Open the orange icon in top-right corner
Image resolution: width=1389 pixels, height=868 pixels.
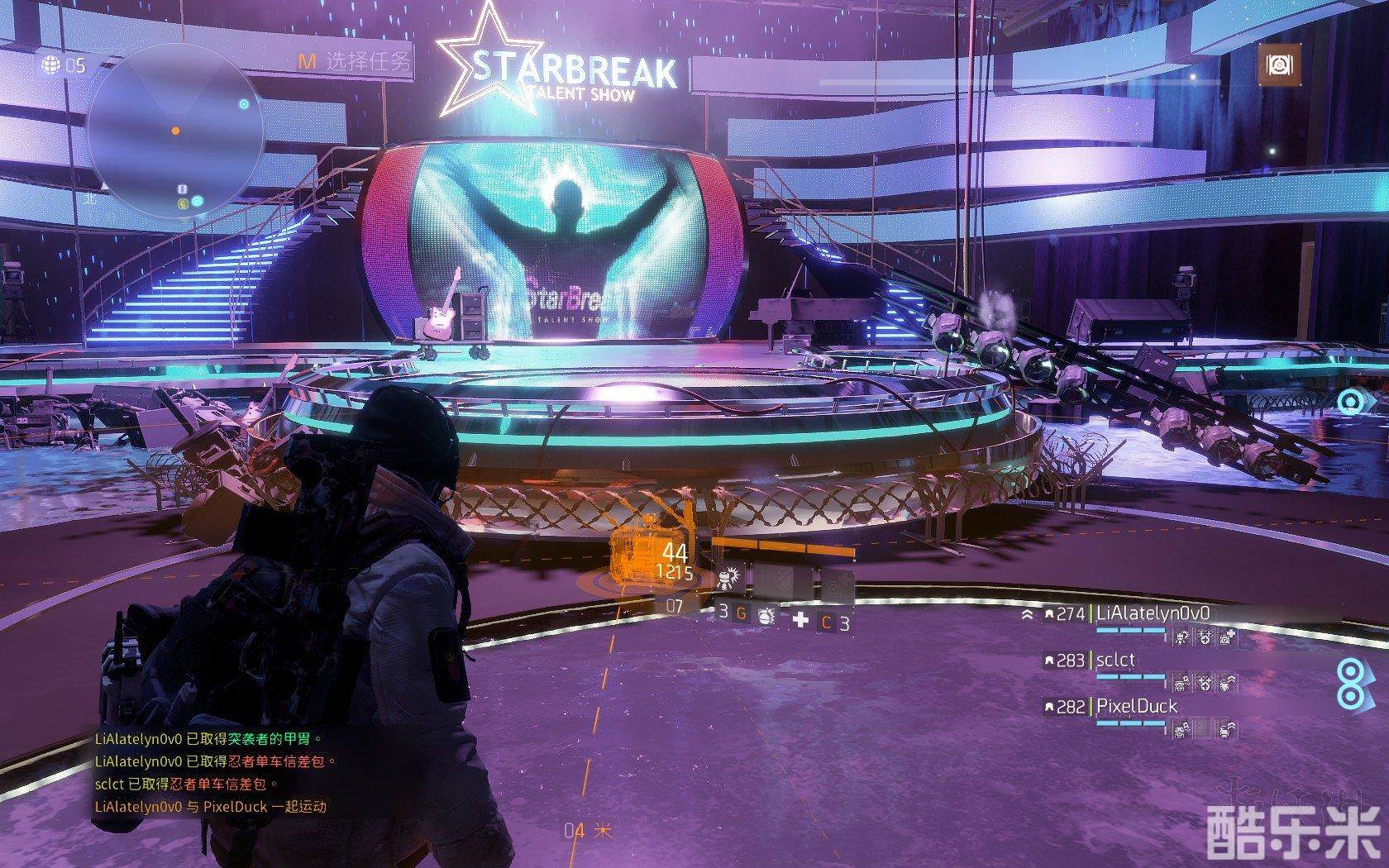point(1279,64)
